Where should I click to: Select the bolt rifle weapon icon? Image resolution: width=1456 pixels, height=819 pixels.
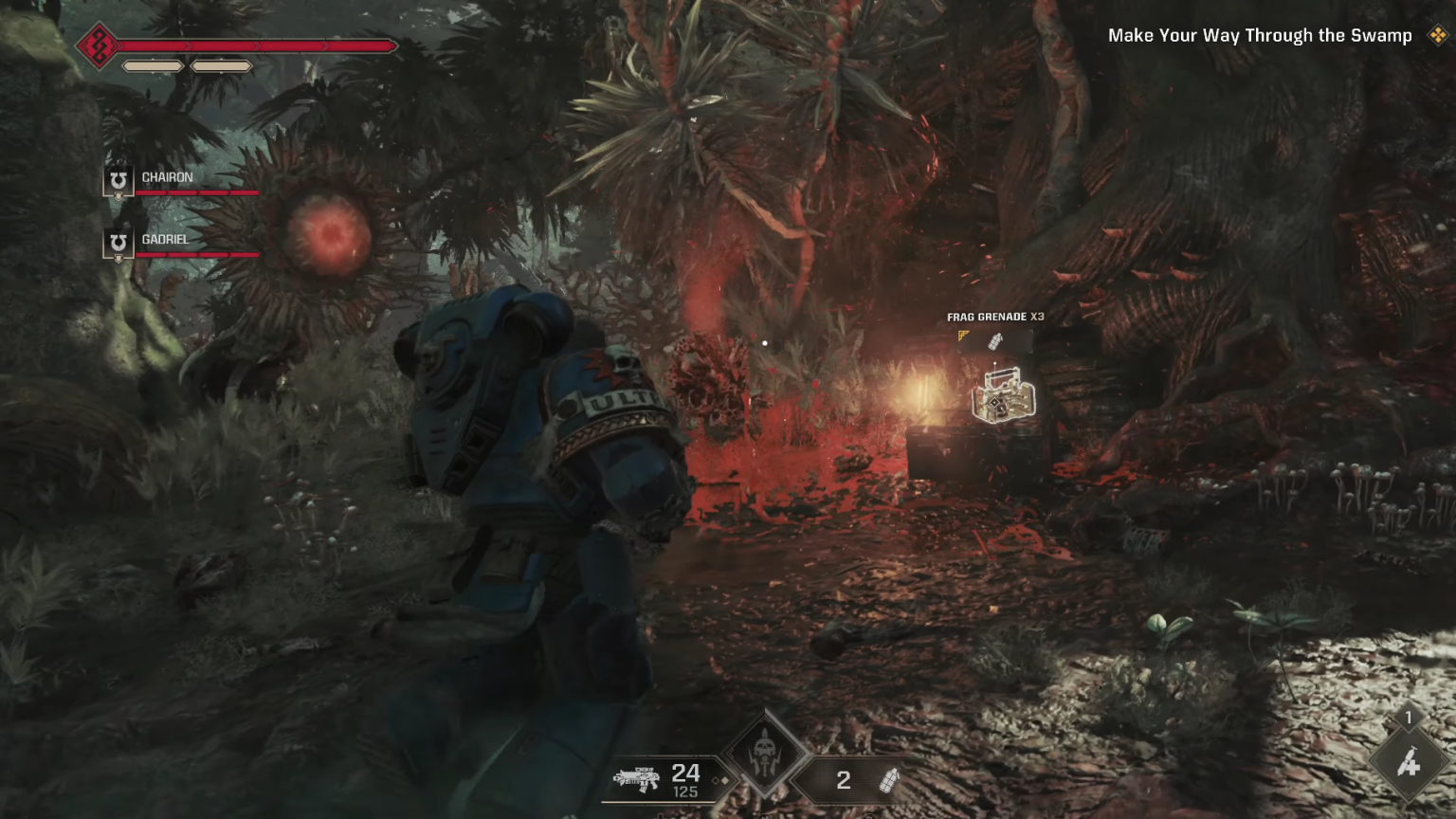click(636, 779)
